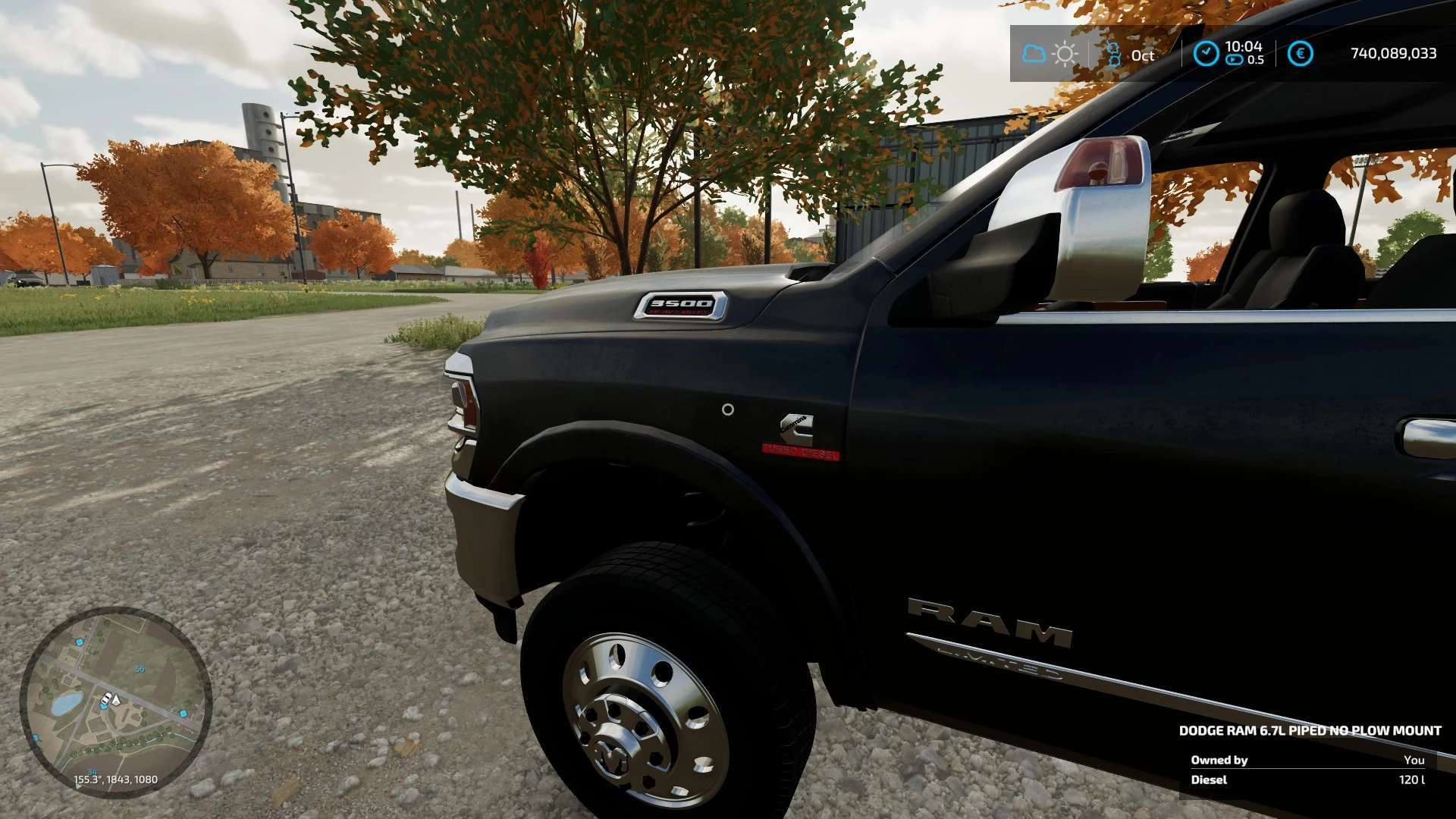Click the cloud and sun weather icon
Viewport: 1456px width, 819px height.
(1050, 54)
